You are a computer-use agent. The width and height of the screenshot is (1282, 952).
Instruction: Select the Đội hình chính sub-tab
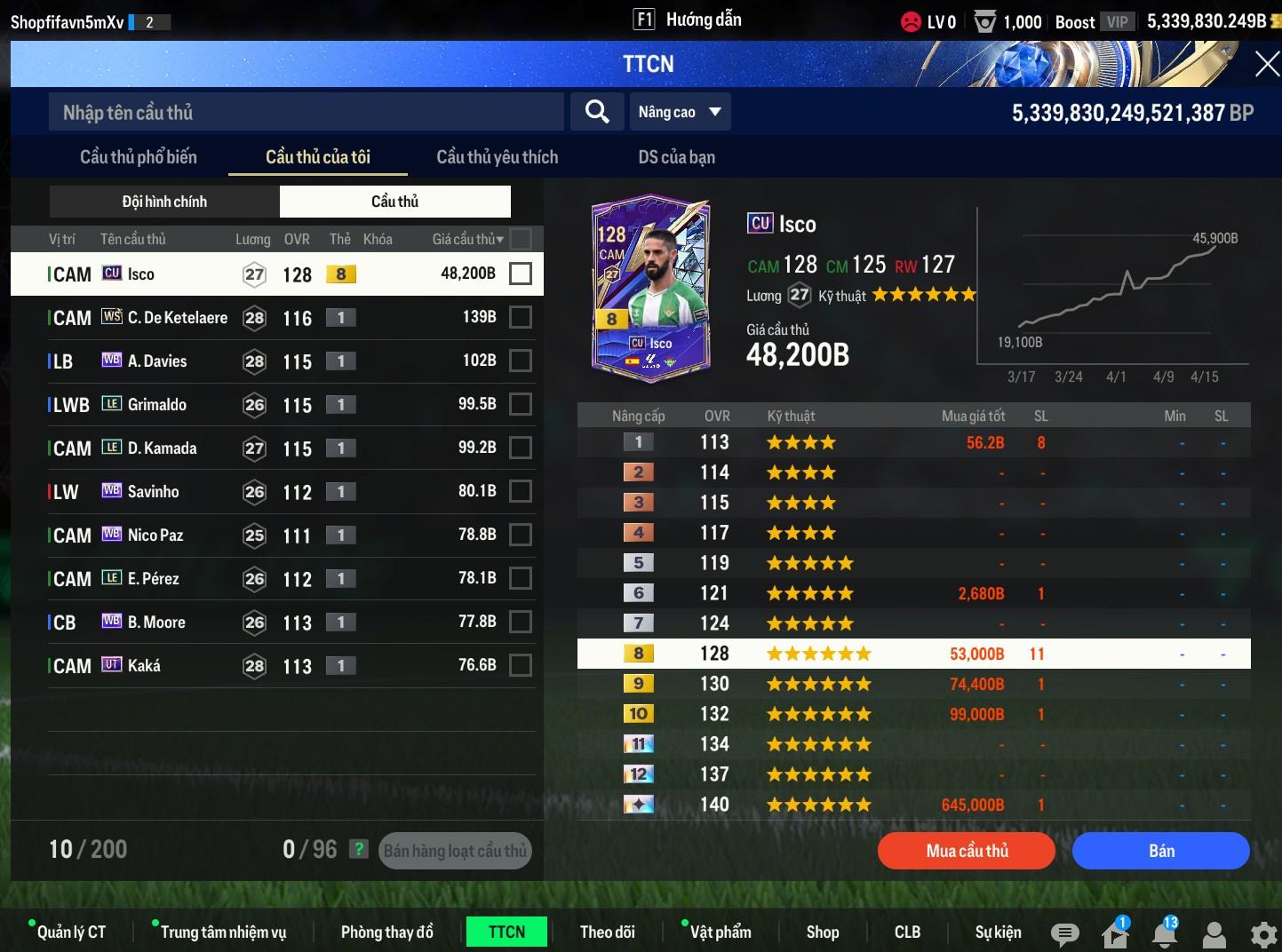point(164,202)
